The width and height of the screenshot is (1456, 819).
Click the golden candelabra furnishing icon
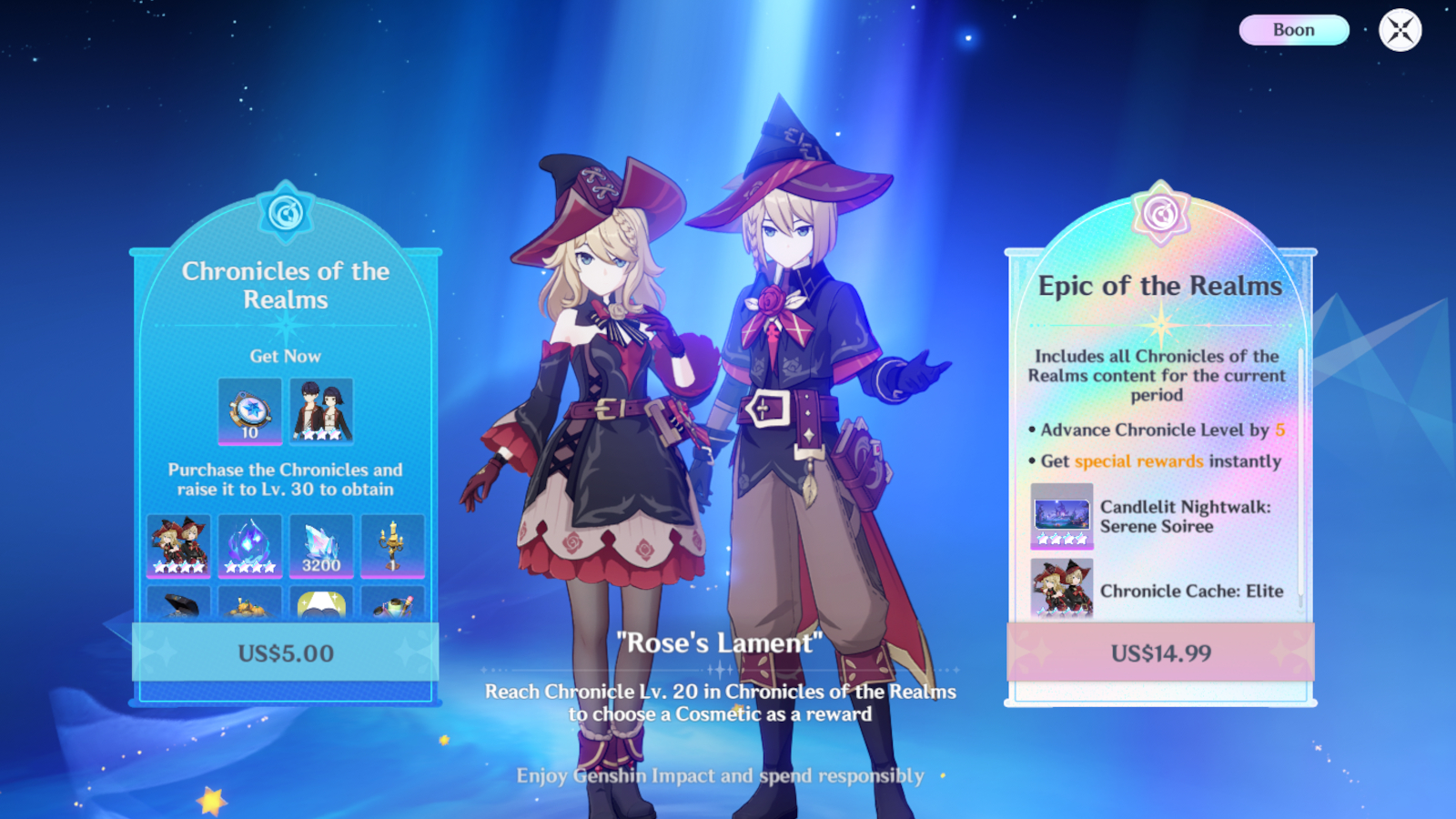[x=391, y=544]
